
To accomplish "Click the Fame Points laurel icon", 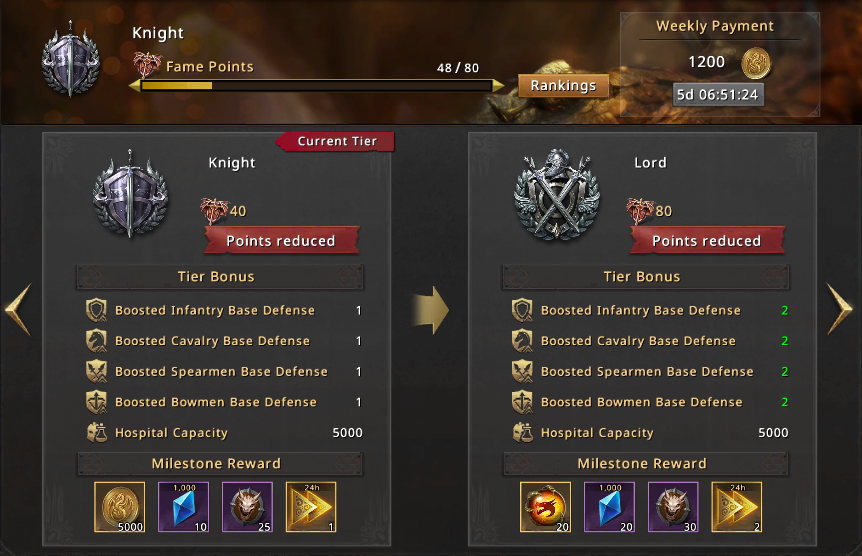I will [146, 66].
